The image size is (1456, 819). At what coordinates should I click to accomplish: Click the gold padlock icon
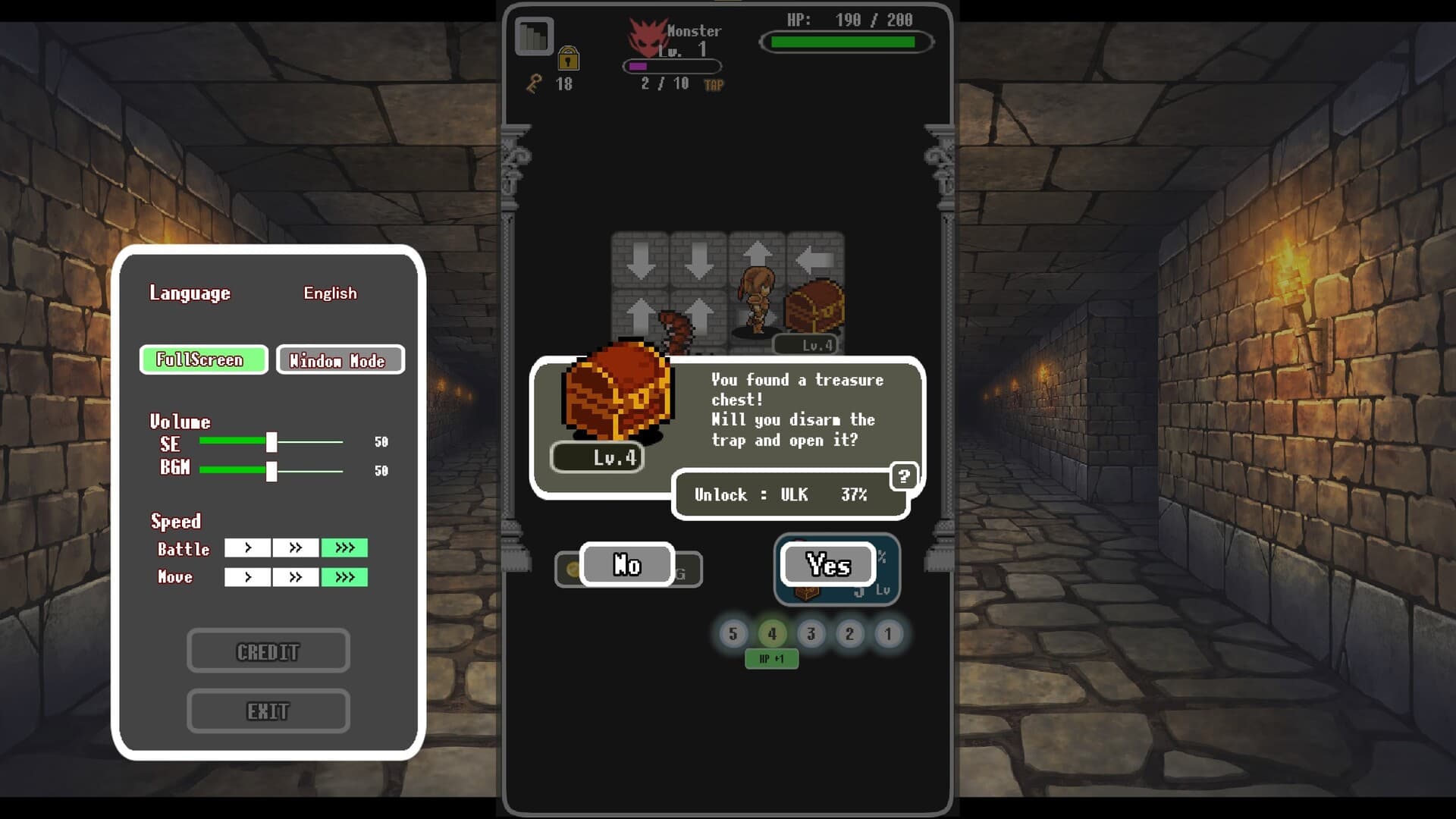[x=570, y=59]
